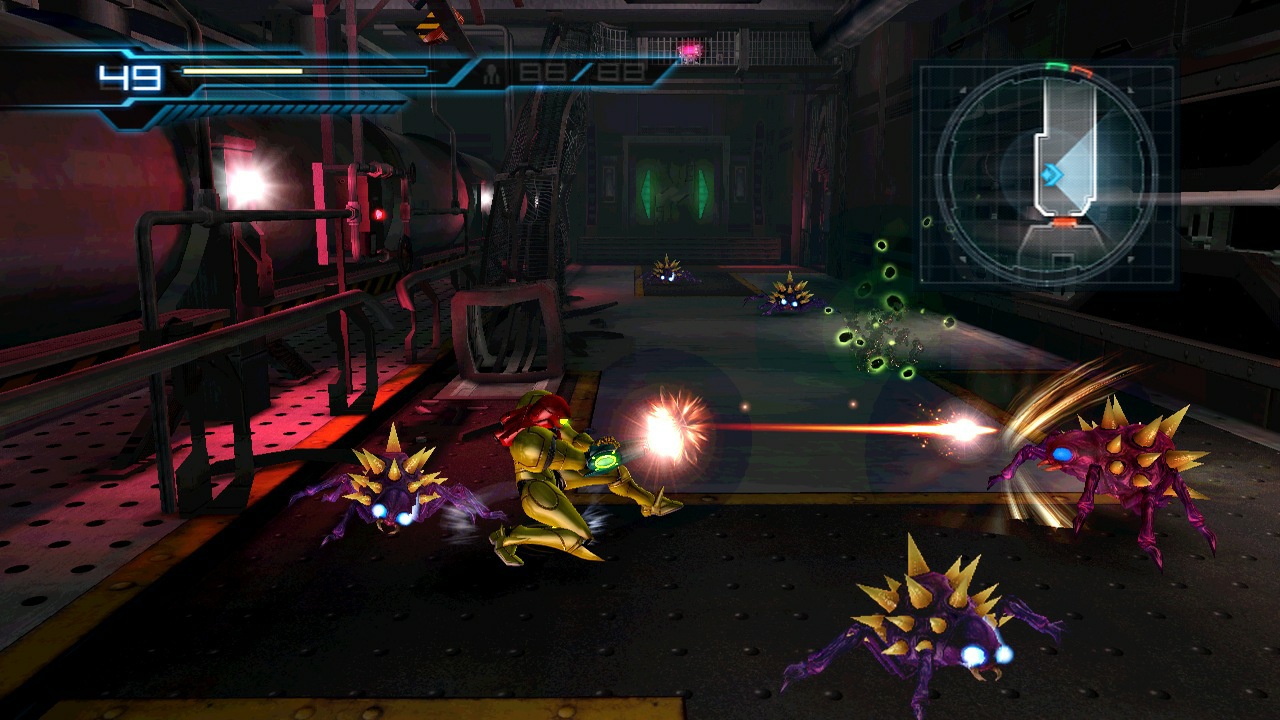Select the blue player arrow on the radar
1280x720 pixels.
pyautogui.click(x=1053, y=174)
